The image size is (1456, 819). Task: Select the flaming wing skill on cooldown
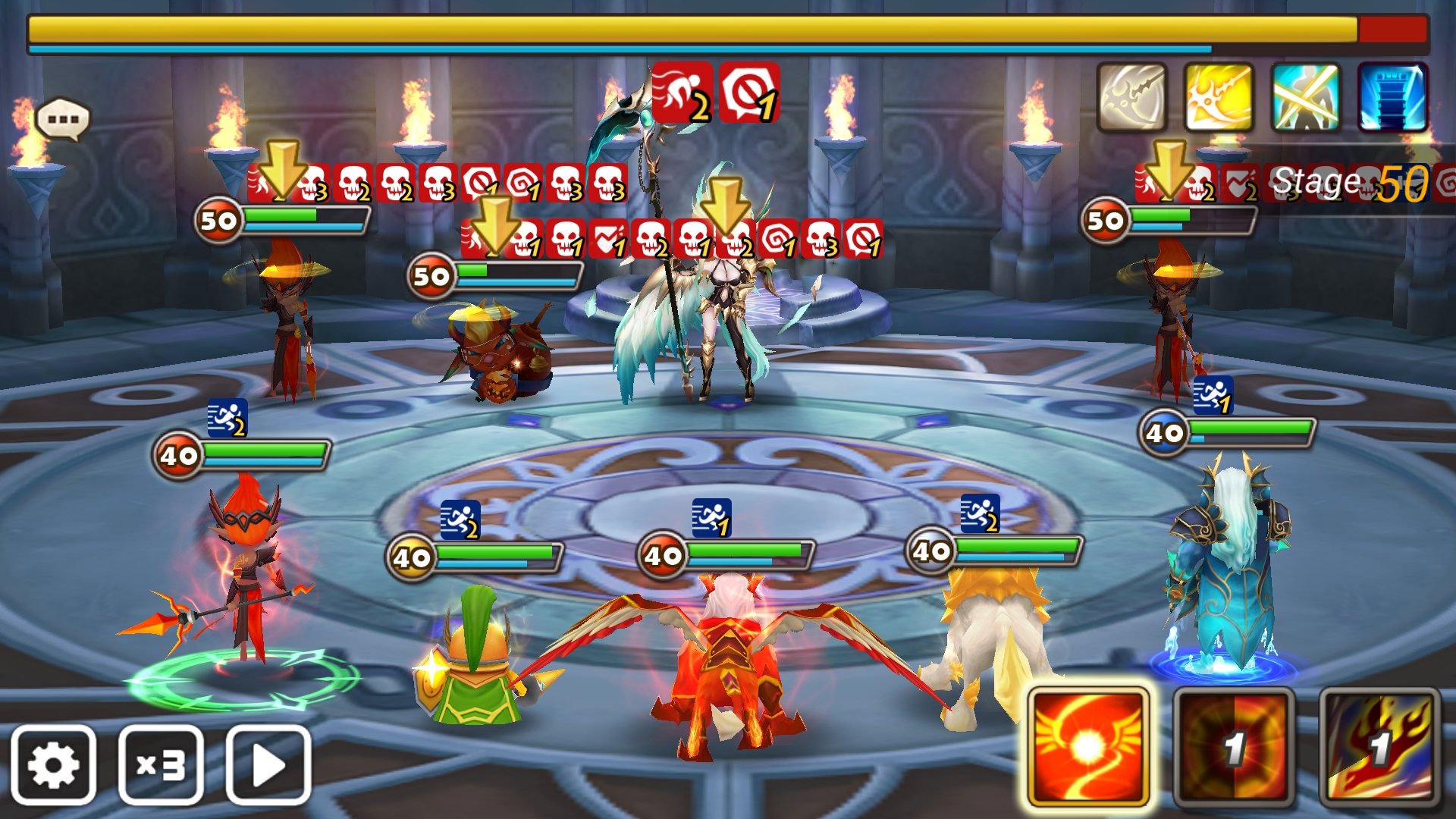pos(1379,747)
